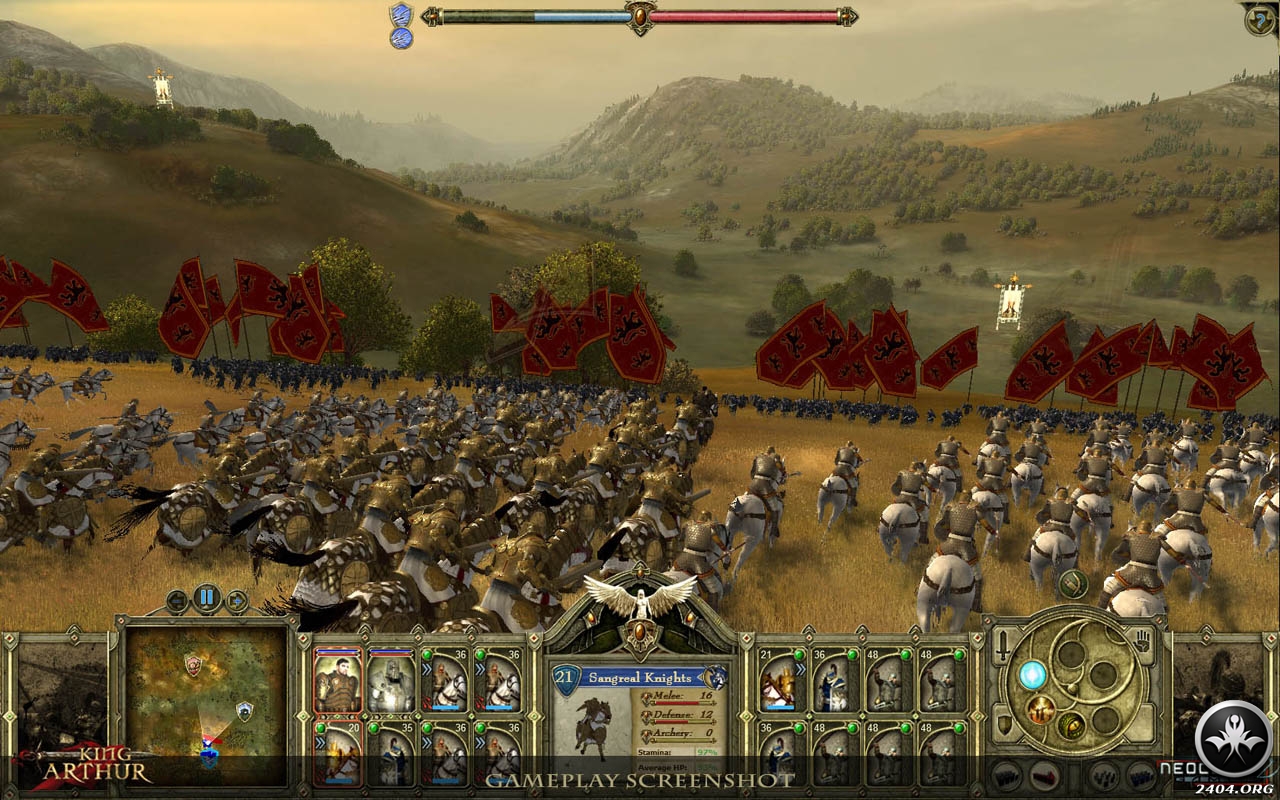Click the blue shield icon beside the balance bar
1280x800 pixels.
pos(401,15)
